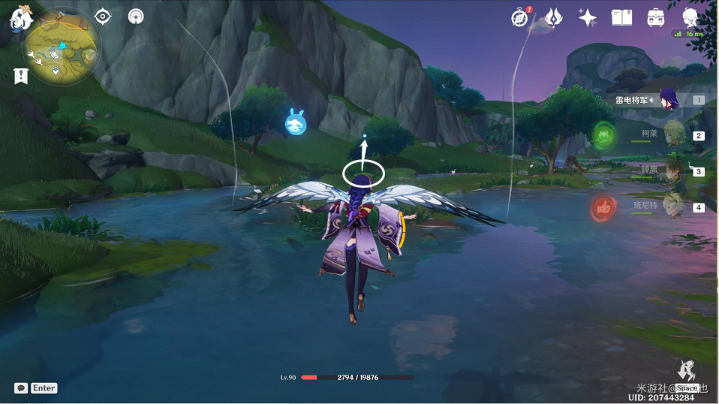Image resolution: width=719 pixels, height=404 pixels.
Task: Open the Adventurer Handbook book icon
Action: pos(622,17)
